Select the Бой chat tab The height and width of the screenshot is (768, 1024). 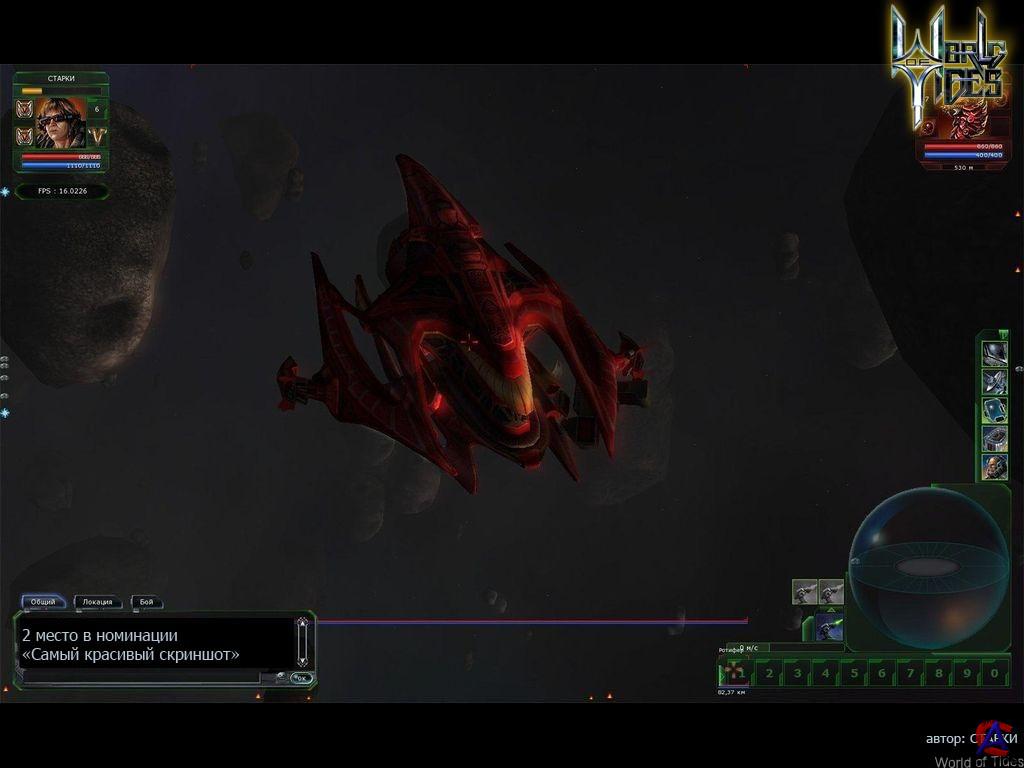(x=146, y=602)
